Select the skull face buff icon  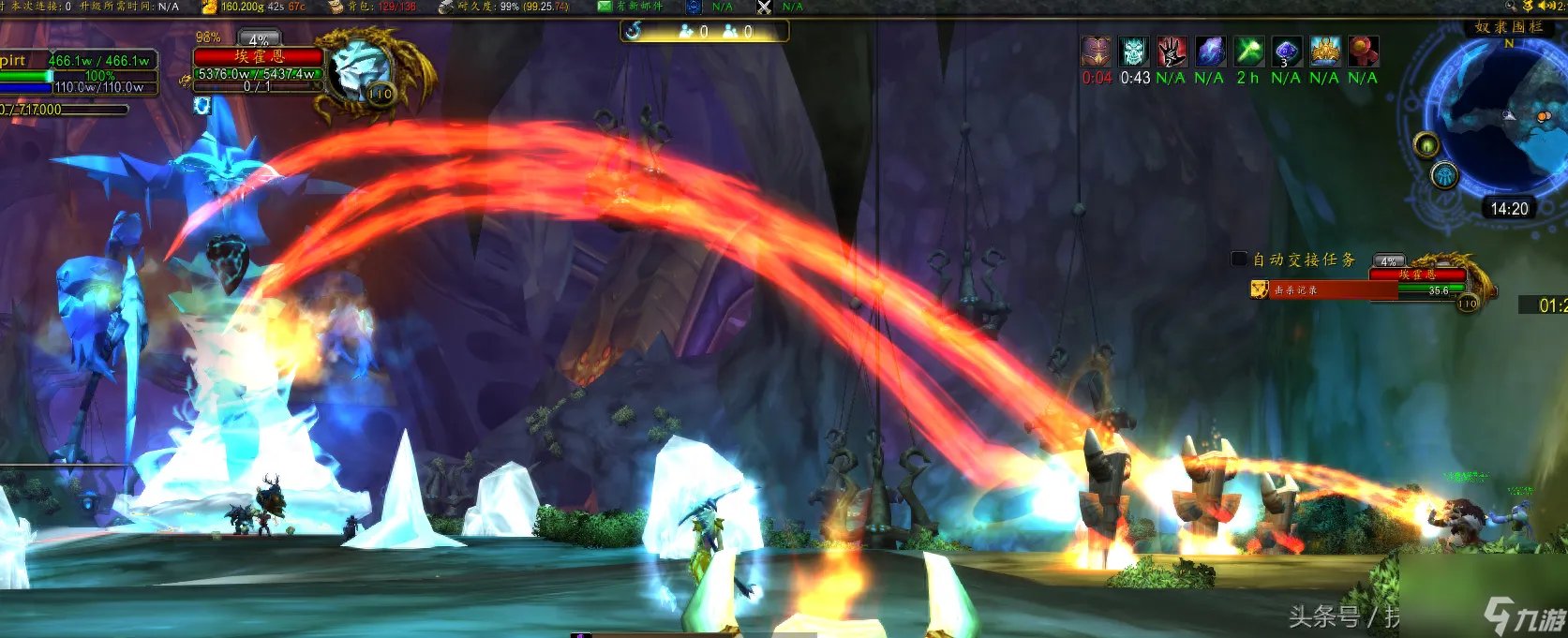tap(1134, 51)
